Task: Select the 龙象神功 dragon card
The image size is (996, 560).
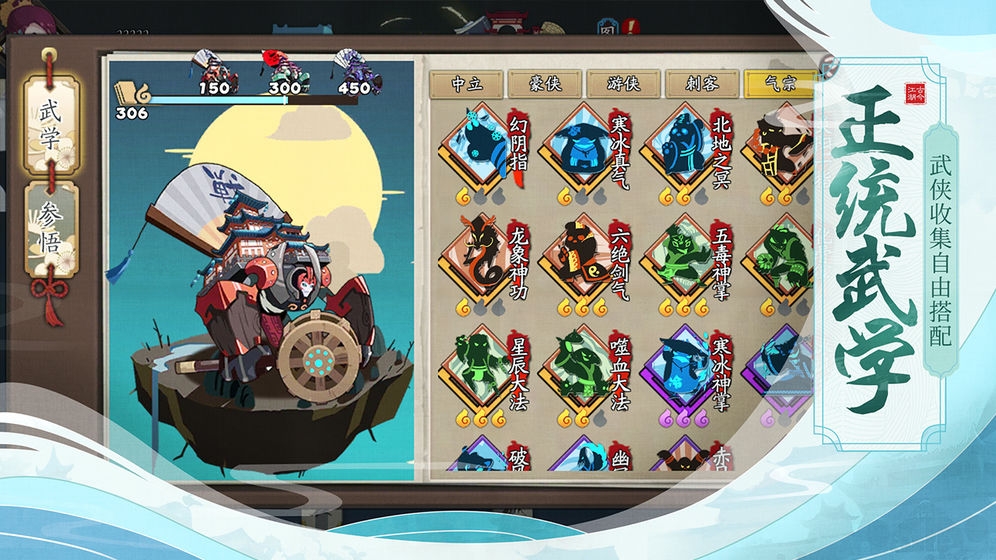Action: click(478, 260)
